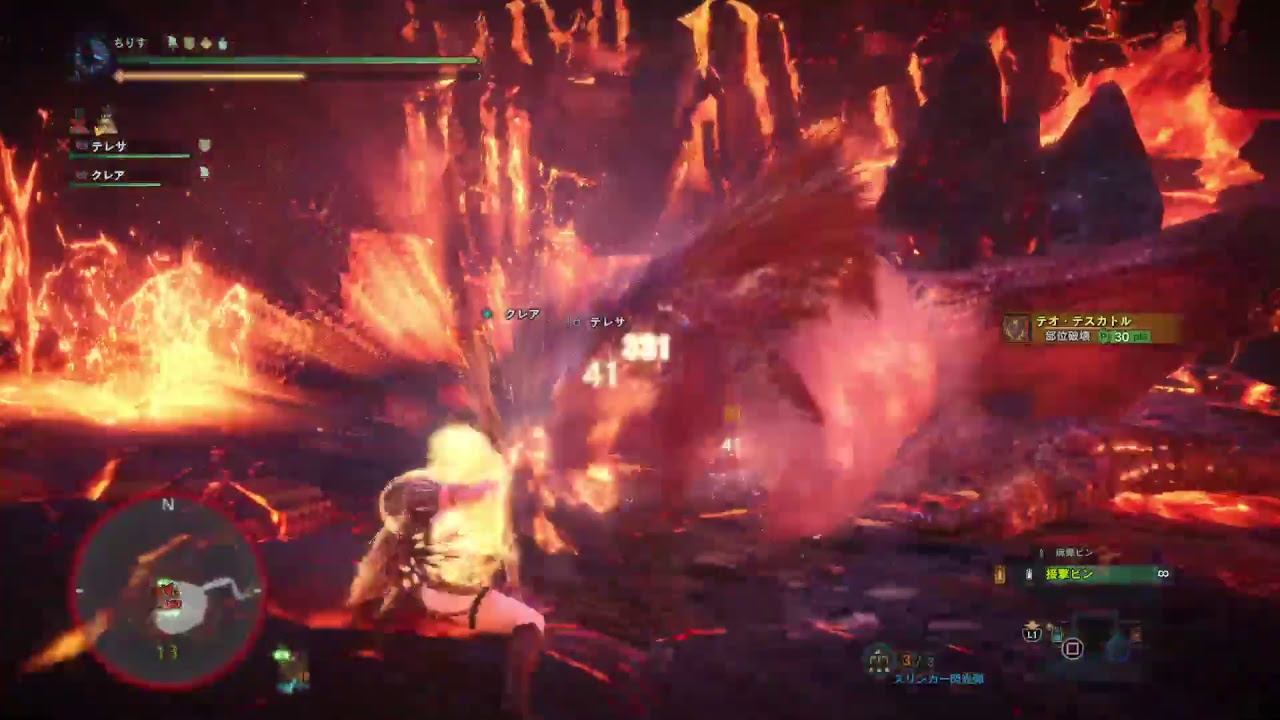Screen dimensions: 1280x720
Task: Select テレサ from the party member list
Action: point(109,145)
